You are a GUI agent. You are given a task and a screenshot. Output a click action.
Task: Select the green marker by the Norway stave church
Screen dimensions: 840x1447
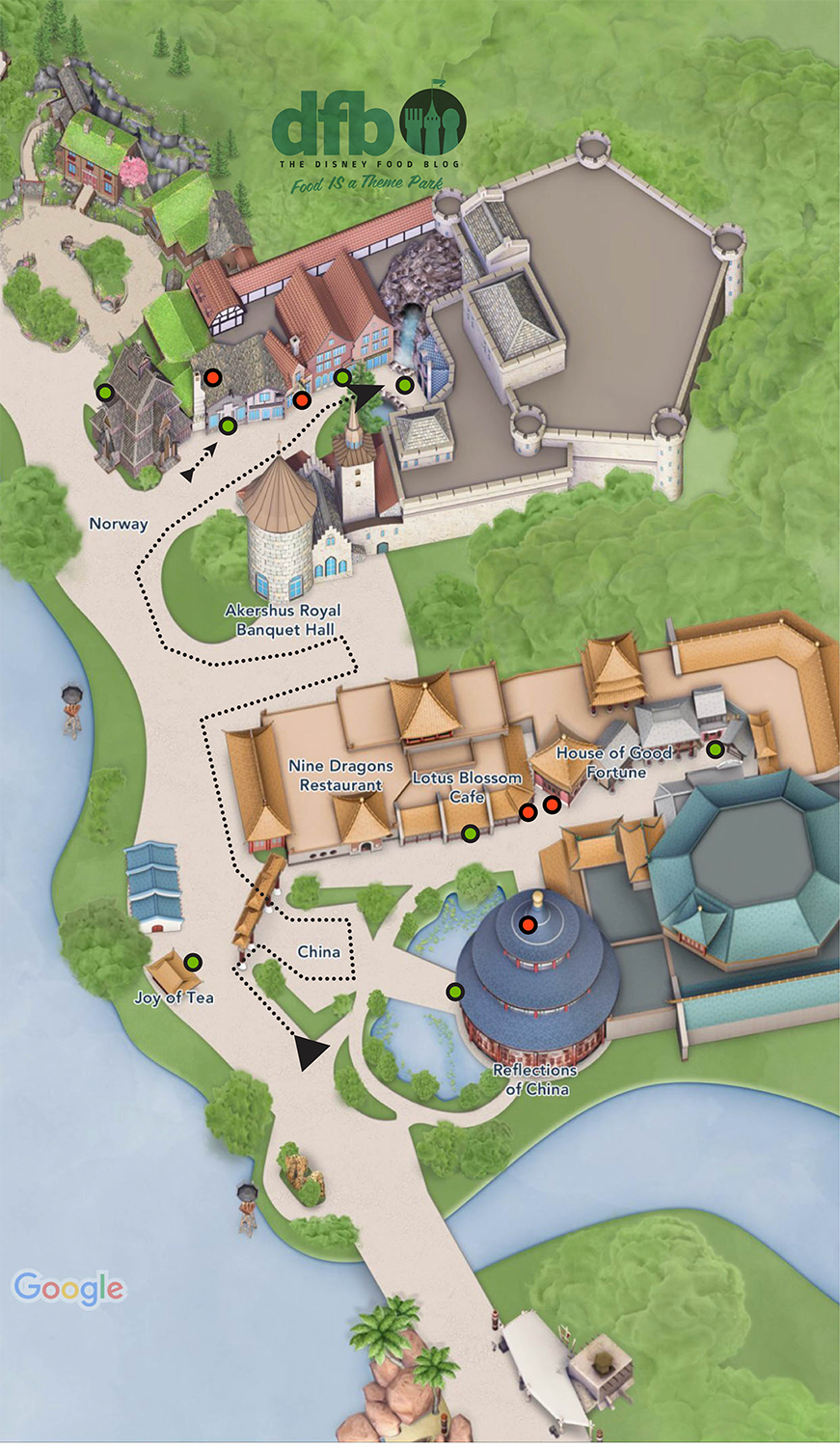click(x=105, y=392)
